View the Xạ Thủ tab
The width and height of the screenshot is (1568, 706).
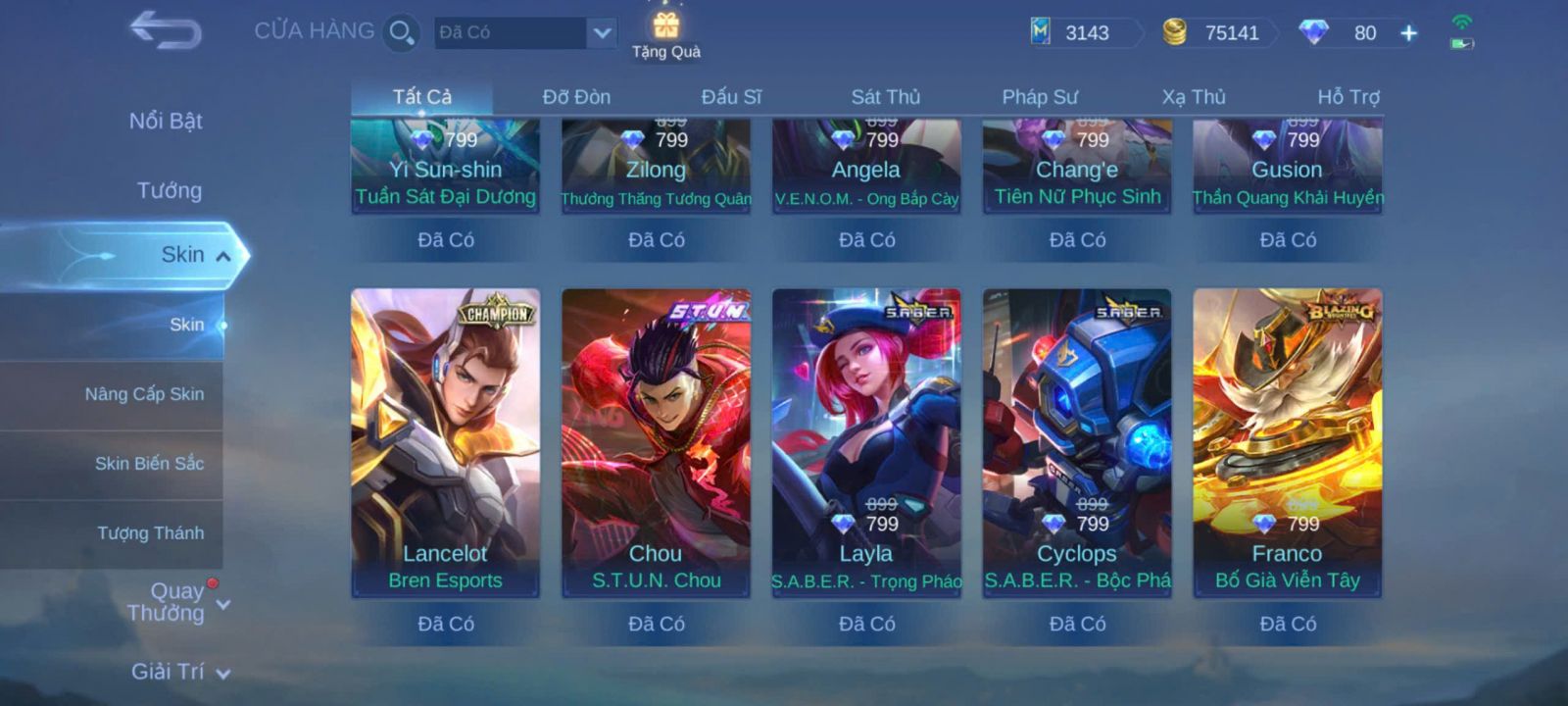click(x=1194, y=97)
